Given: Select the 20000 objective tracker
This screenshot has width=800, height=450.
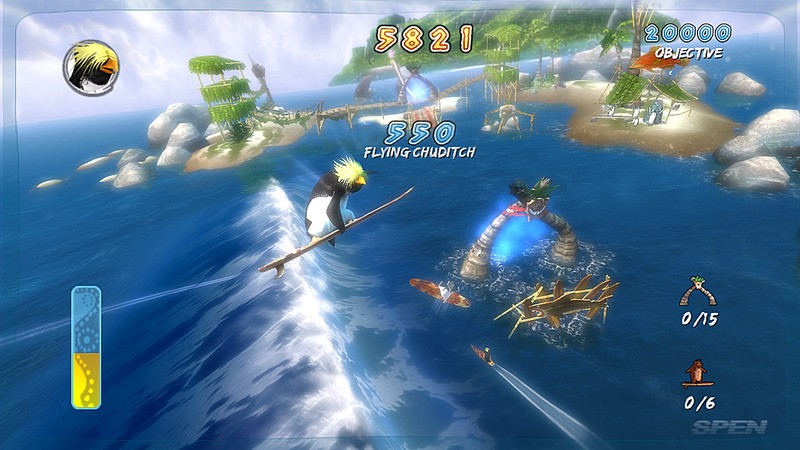Looking at the screenshot, I should [687, 40].
